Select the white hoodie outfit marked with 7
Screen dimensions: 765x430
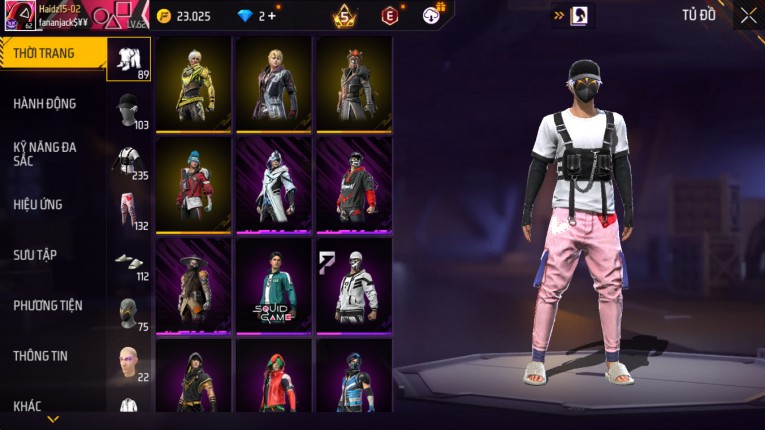point(353,286)
